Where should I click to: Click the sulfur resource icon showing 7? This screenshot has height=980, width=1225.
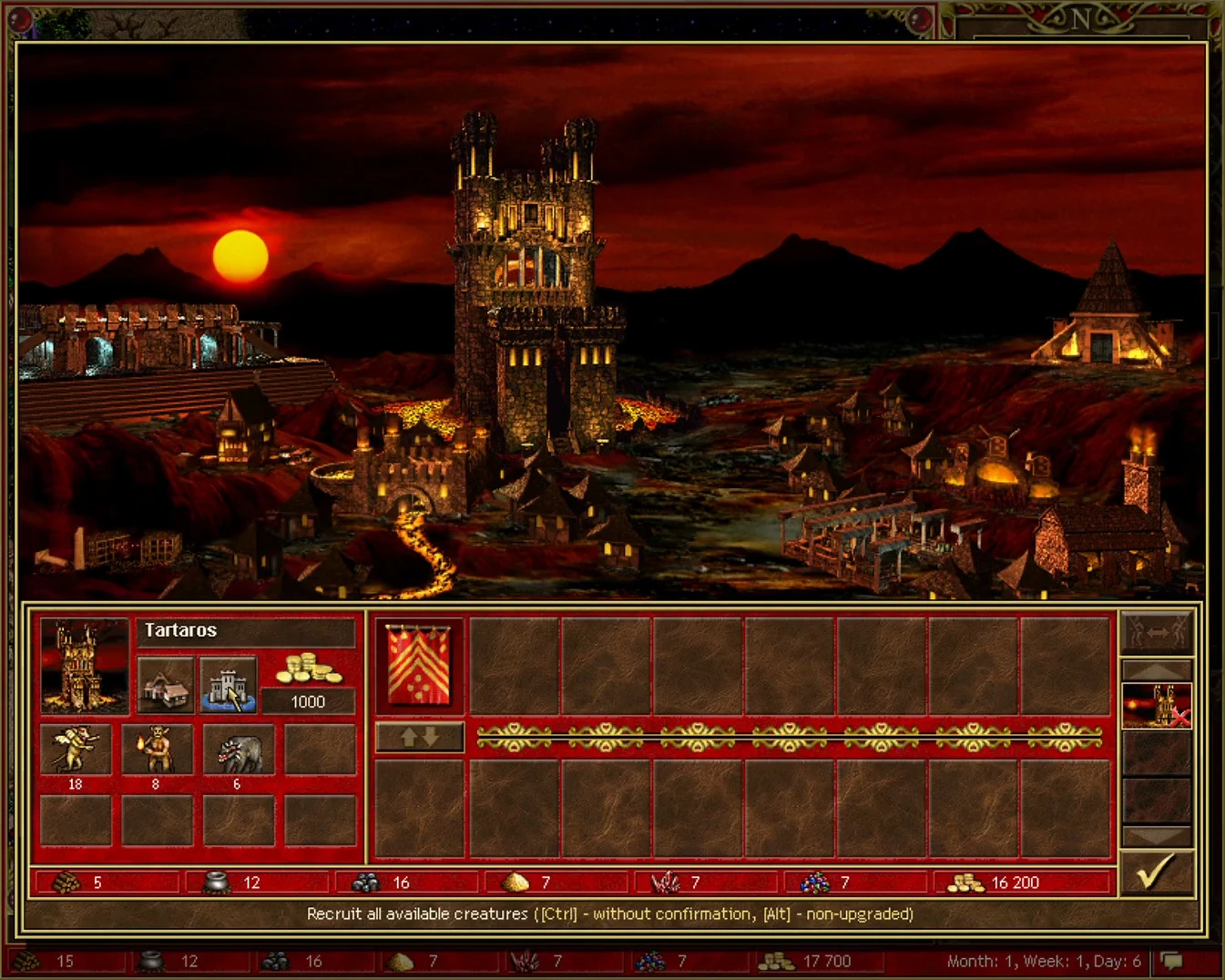(x=516, y=882)
